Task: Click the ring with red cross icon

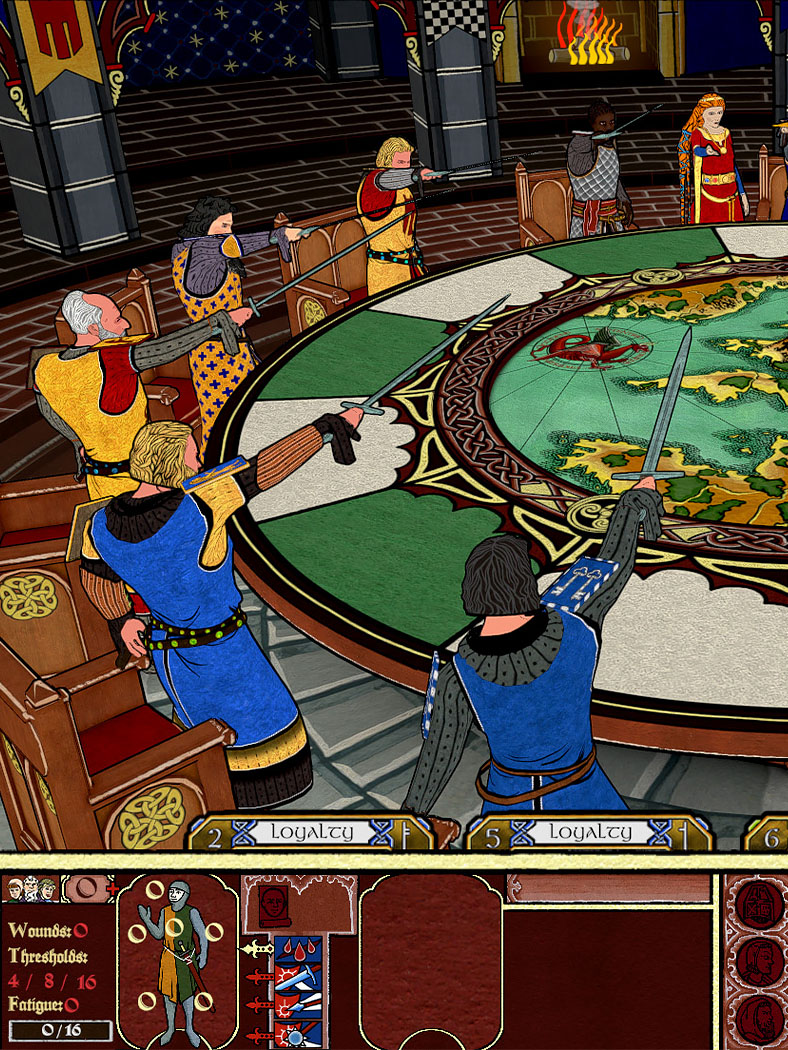Action: coord(89,888)
